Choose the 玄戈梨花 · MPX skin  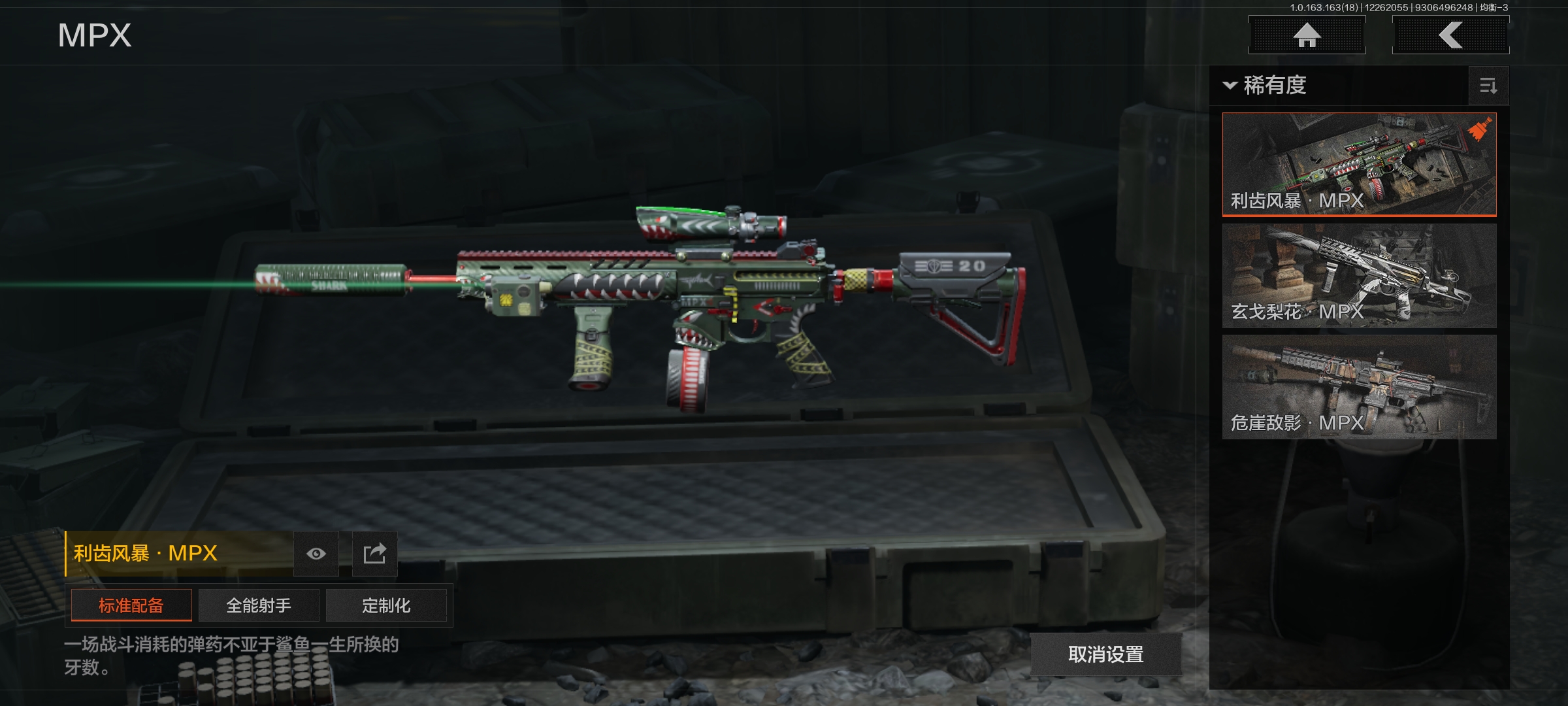(x=1359, y=276)
